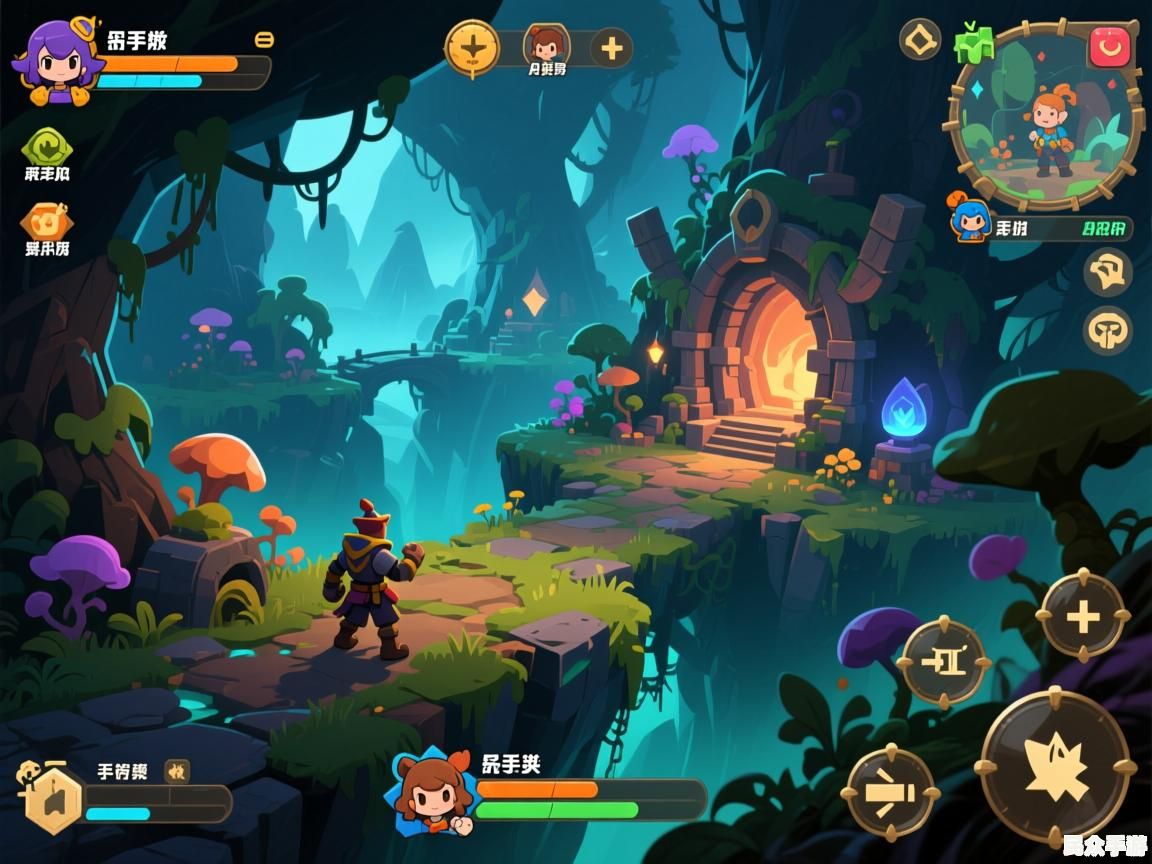Viewport: 1152px width, 864px height.
Task: Use the skill button above the hammer button
Action: tap(942, 661)
